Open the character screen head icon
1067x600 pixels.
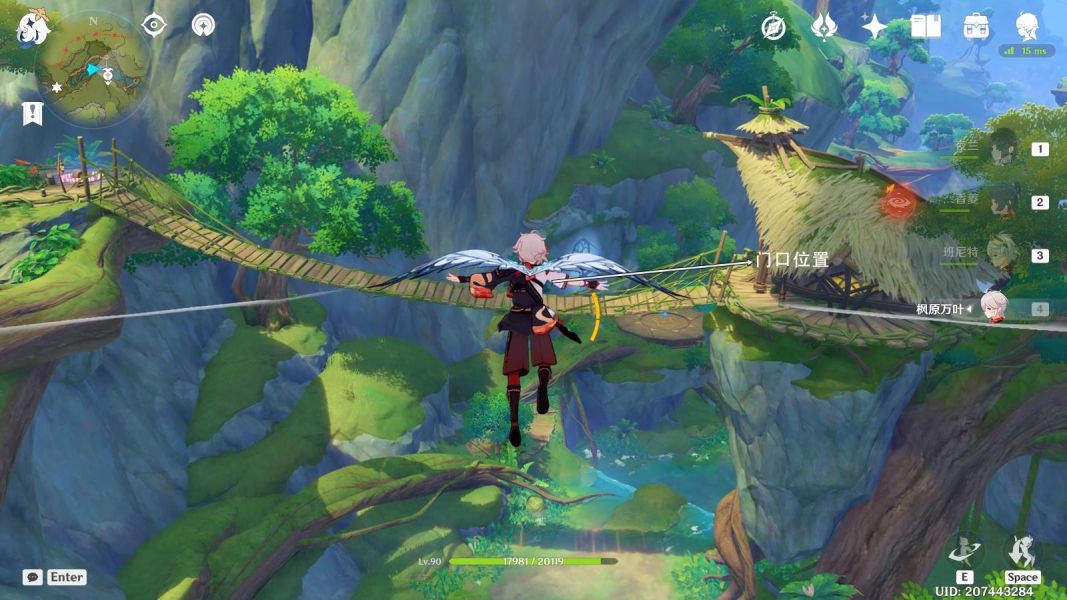1027,25
